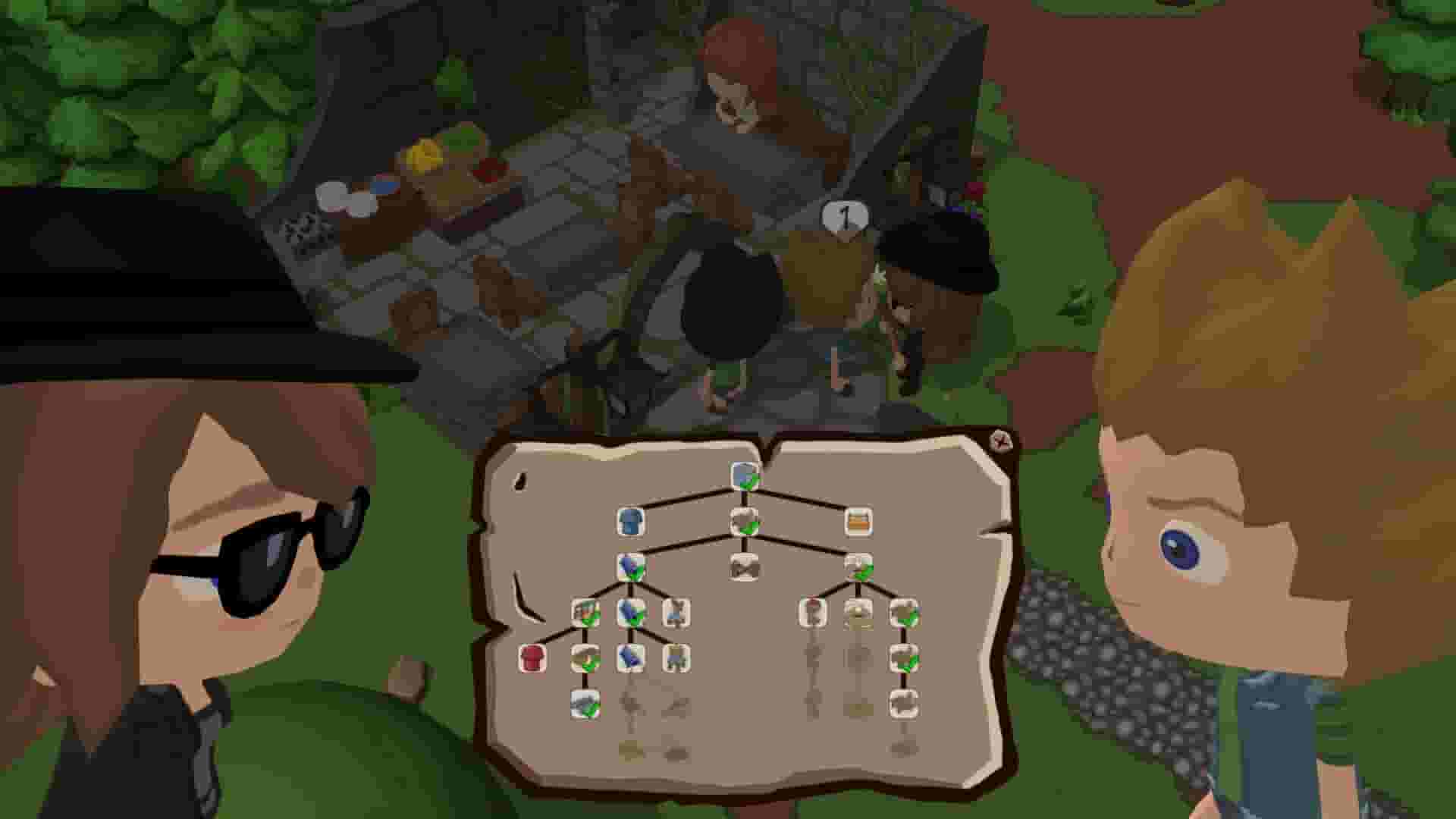
Task: Open the workbench node below the blue flower
Action: click(x=585, y=613)
